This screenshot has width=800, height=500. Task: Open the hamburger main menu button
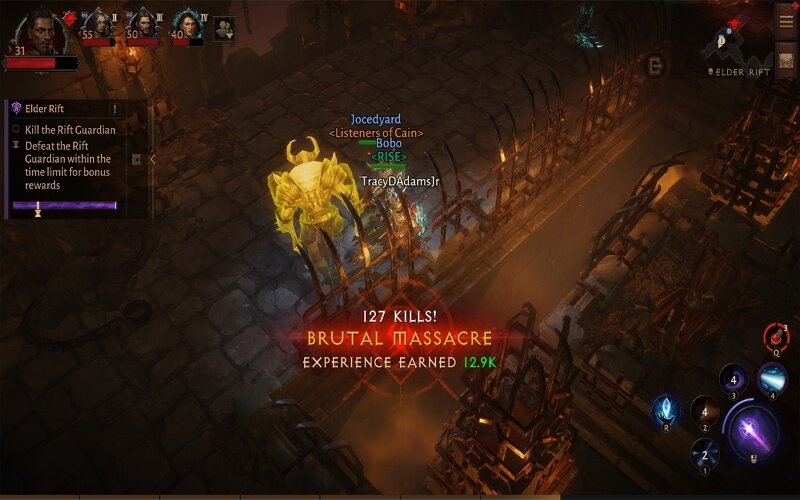pyautogui.click(x=786, y=18)
